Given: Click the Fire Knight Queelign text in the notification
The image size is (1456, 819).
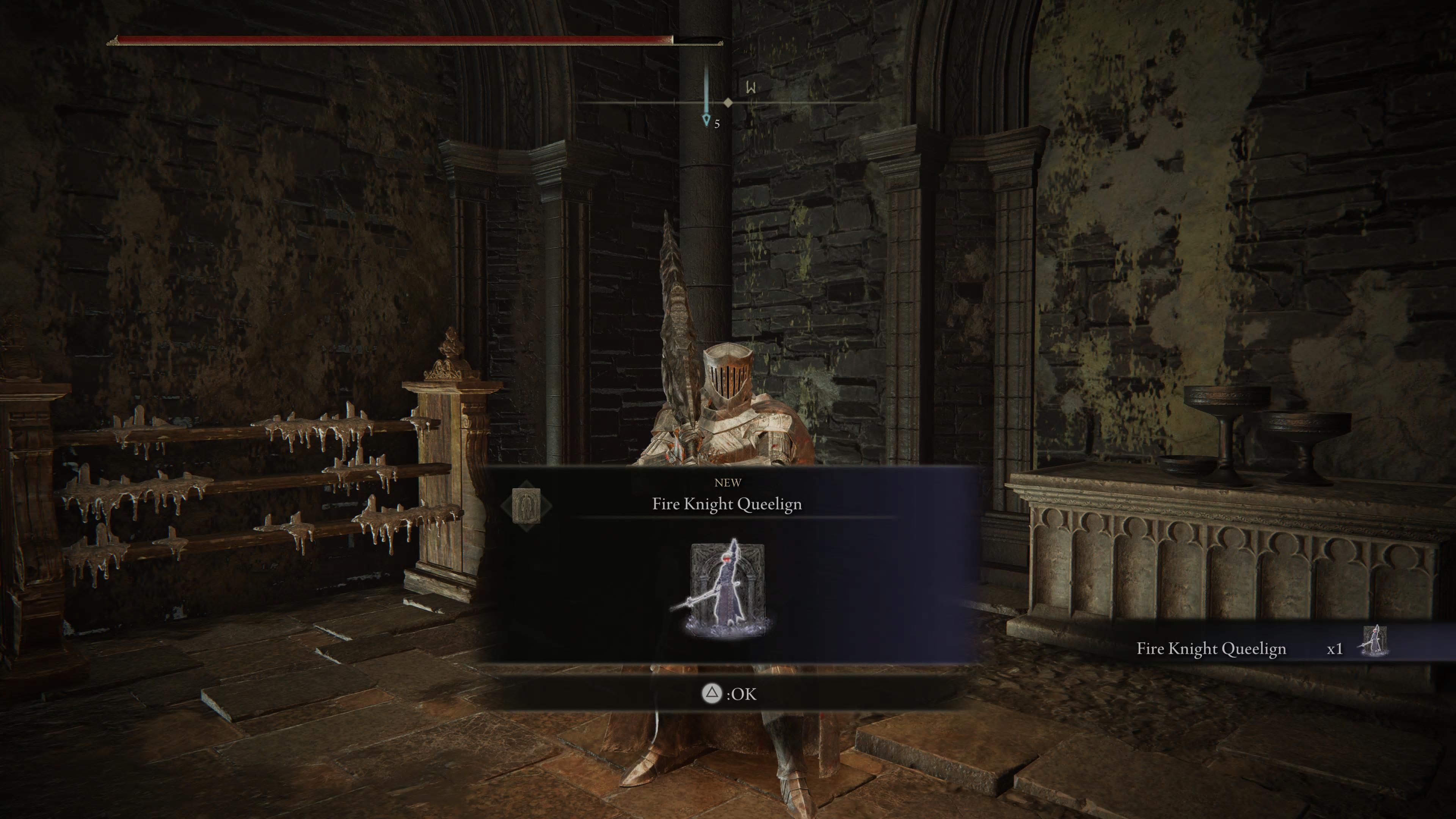Looking at the screenshot, I should tap(1211, 649).
